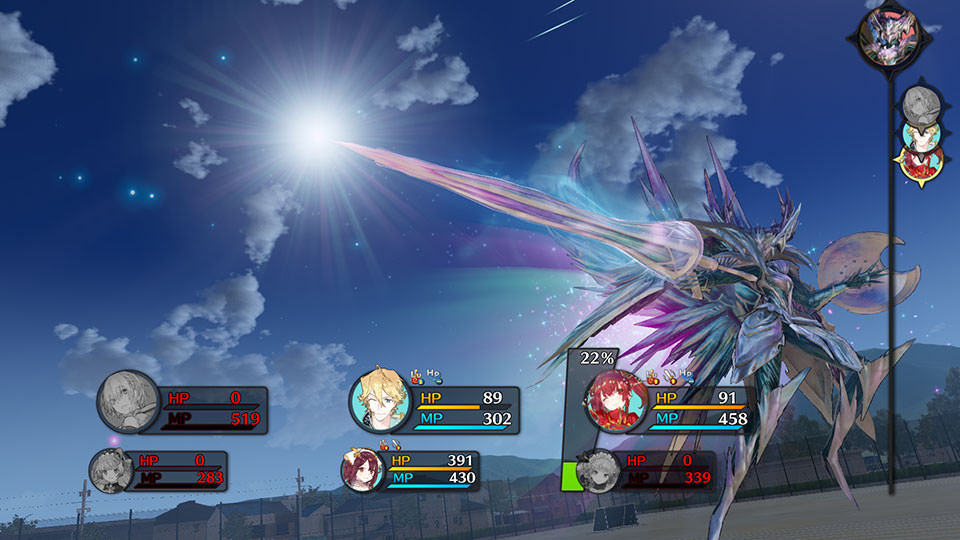Select the blonde character portrait with 89 HP

tap(379, 402)
